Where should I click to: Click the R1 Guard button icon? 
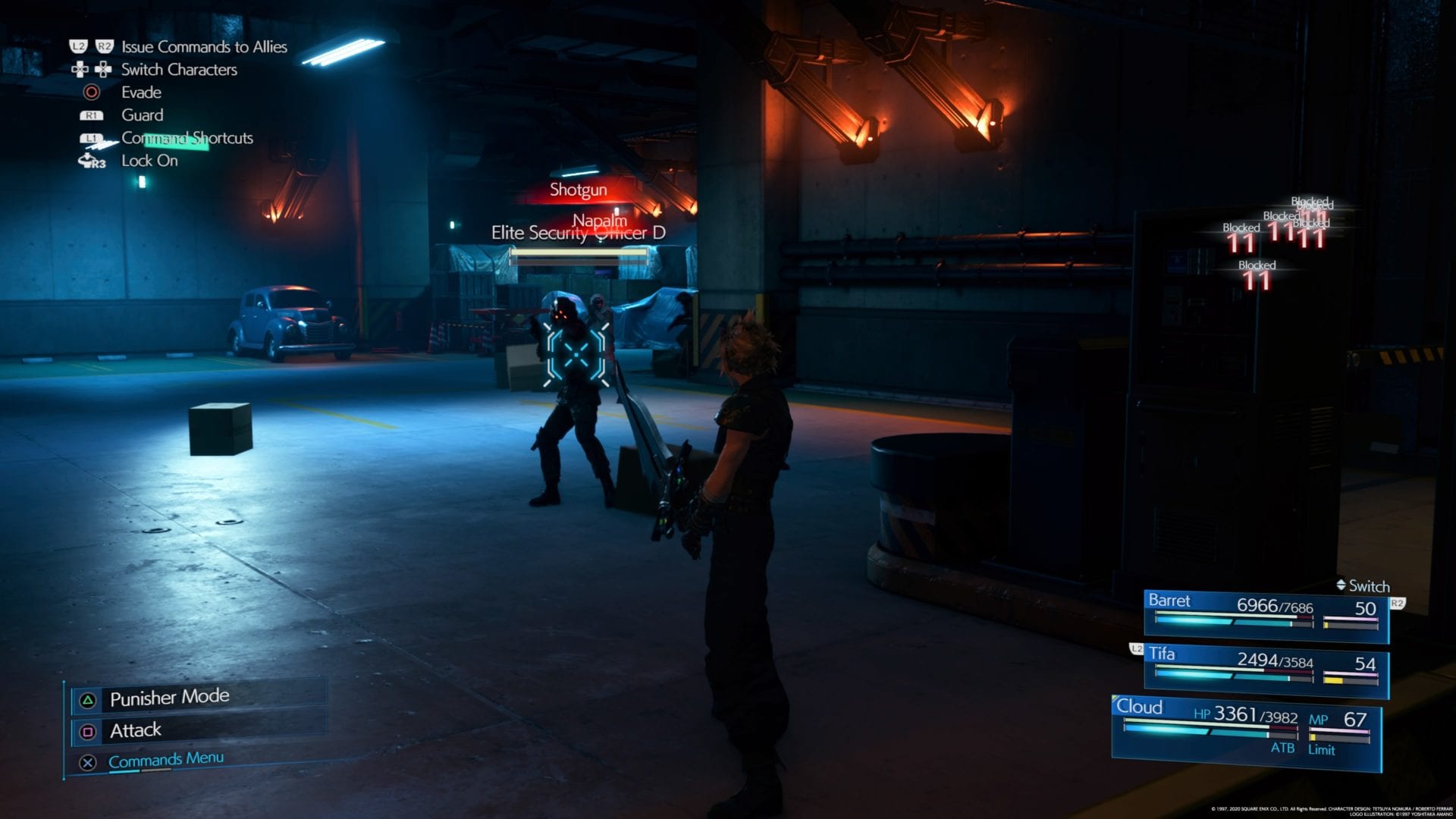(93, 115)
